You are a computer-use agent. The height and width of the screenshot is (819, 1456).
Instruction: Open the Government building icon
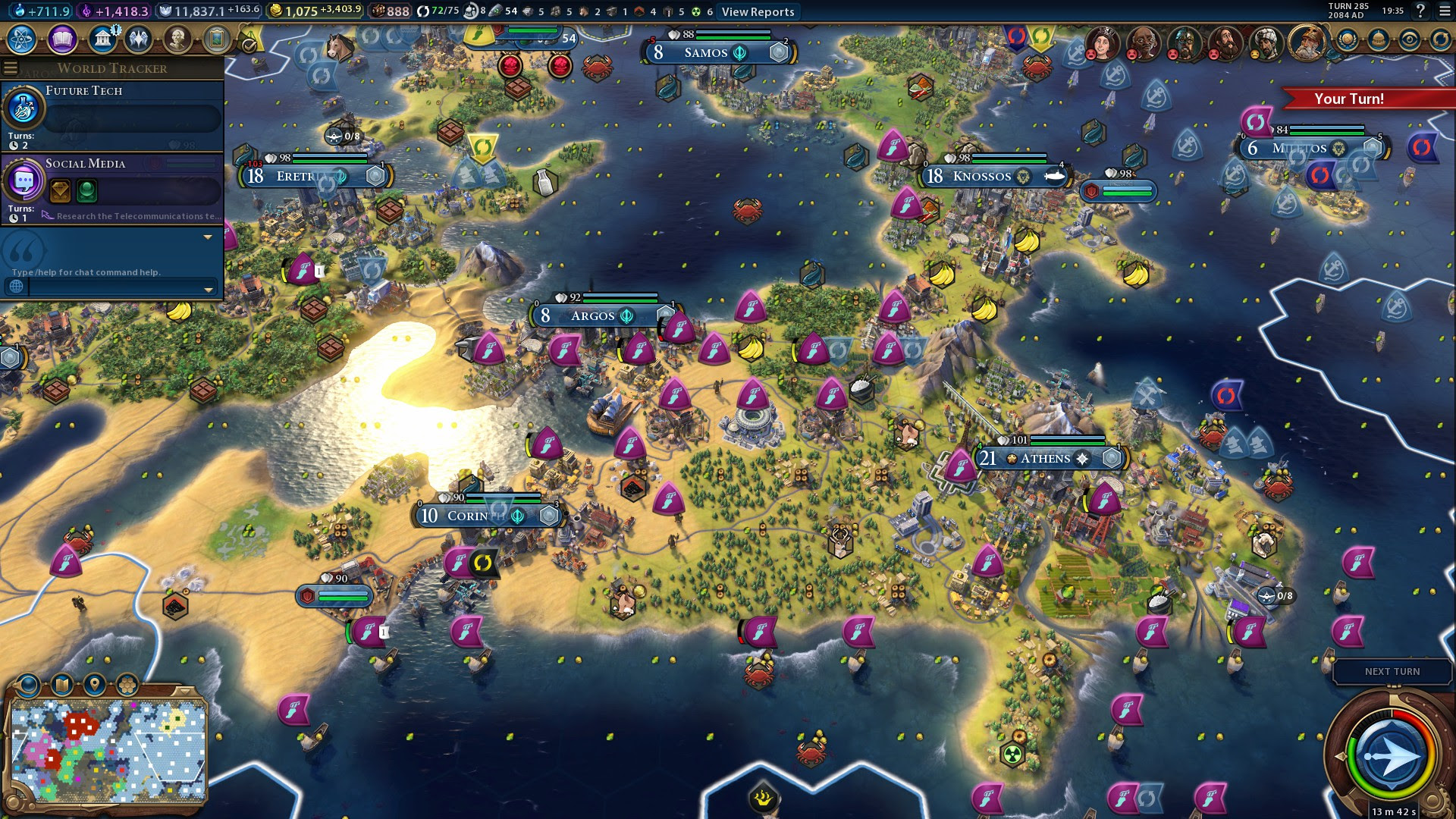coord(102,39)
